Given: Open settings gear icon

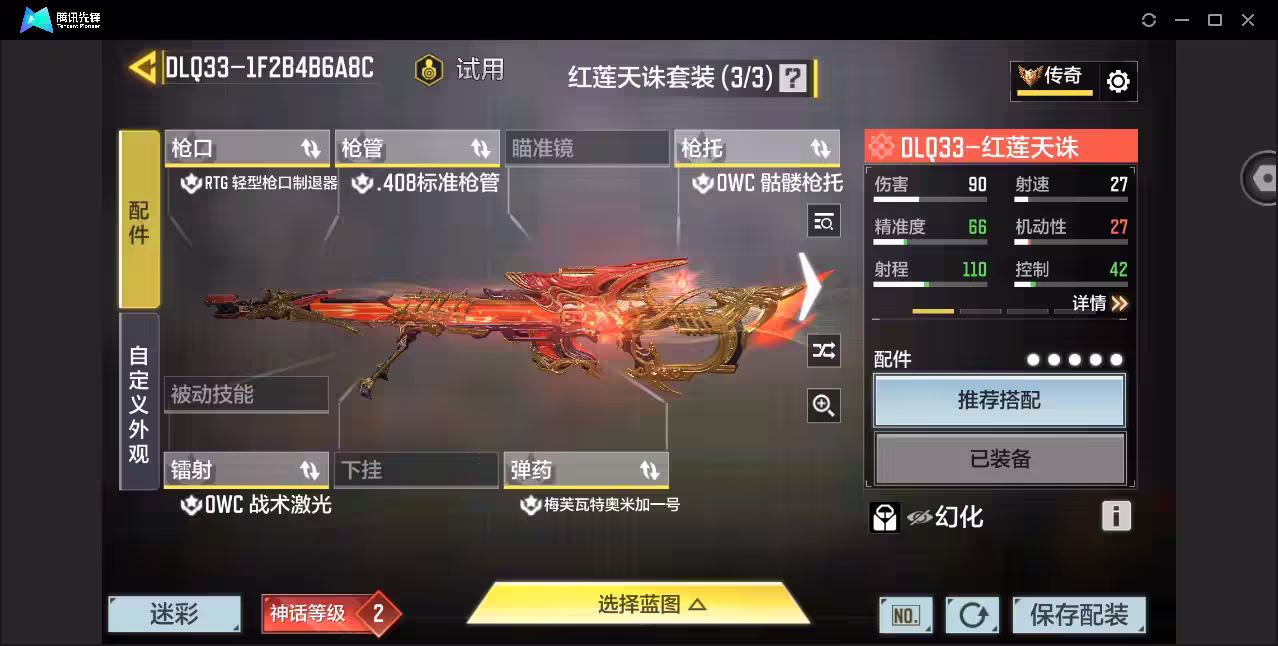Looking at the screenshot, I should coord(1118,82).
